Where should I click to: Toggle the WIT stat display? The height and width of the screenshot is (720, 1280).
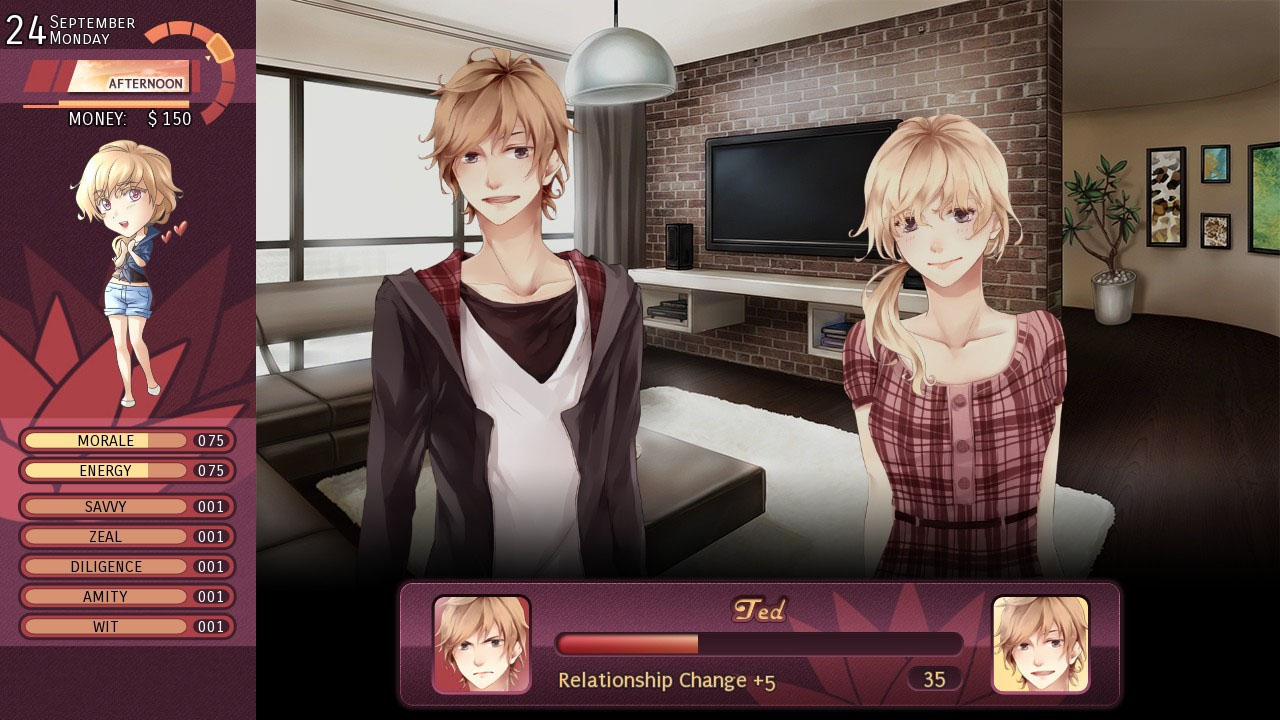tap(105, 626)
